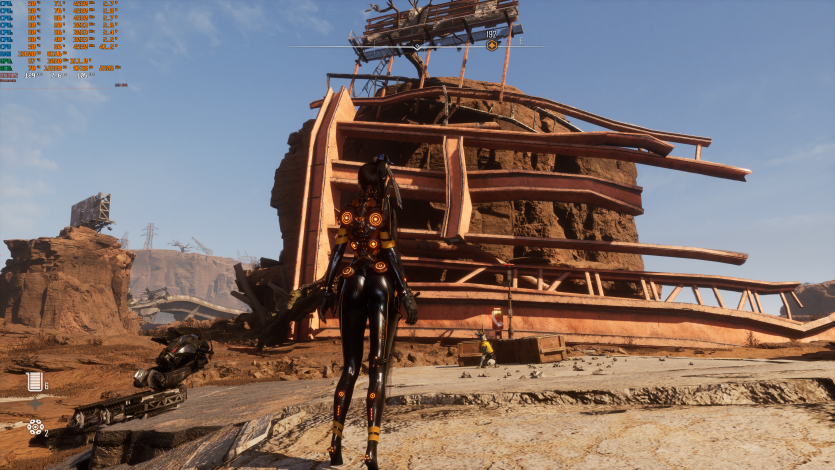835x470 pixels.
Task: Click the four-point star between item slots
Action: pos(36,404)
